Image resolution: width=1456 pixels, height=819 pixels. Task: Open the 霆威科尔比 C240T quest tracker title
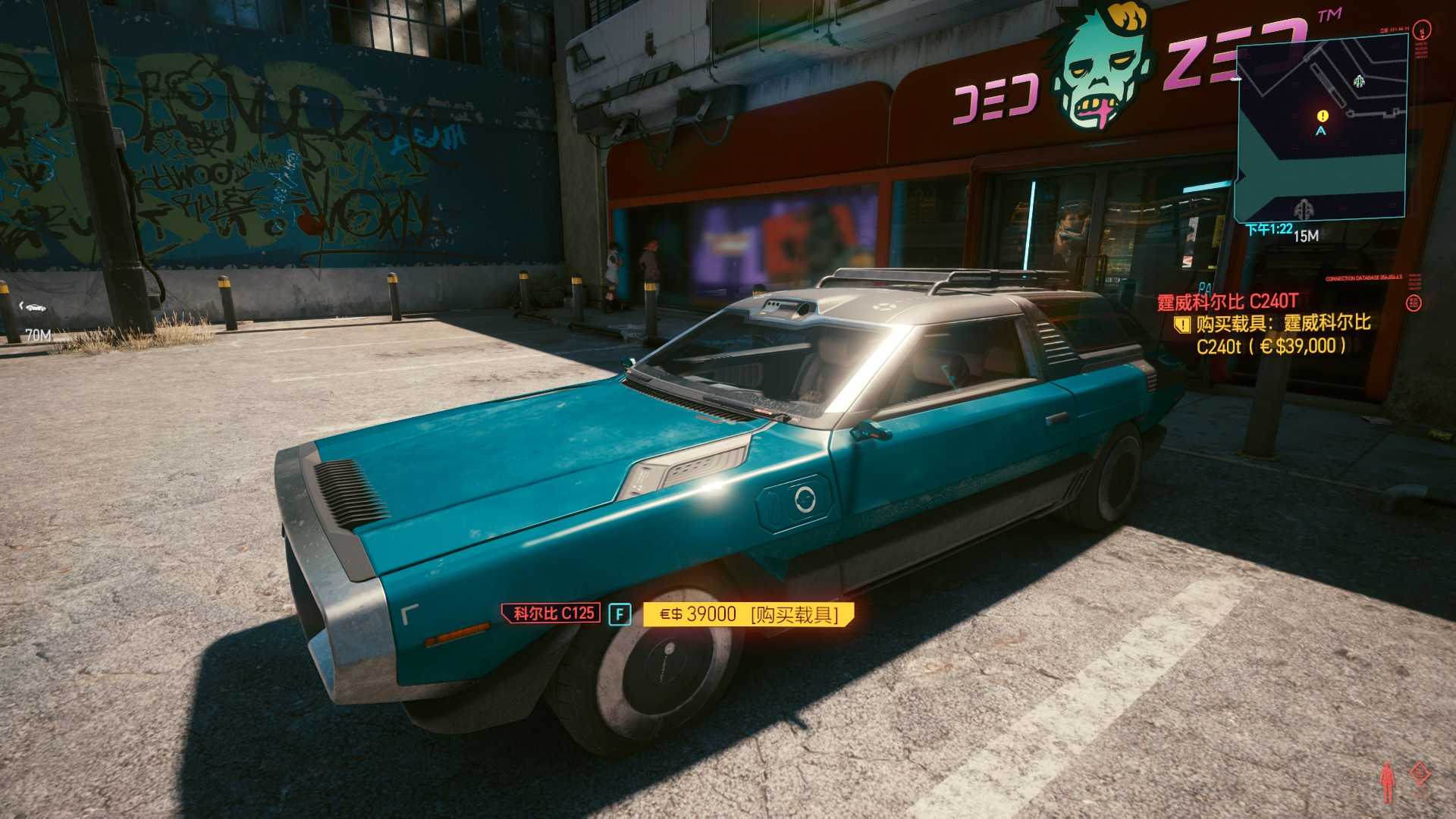click(1227, 302)
